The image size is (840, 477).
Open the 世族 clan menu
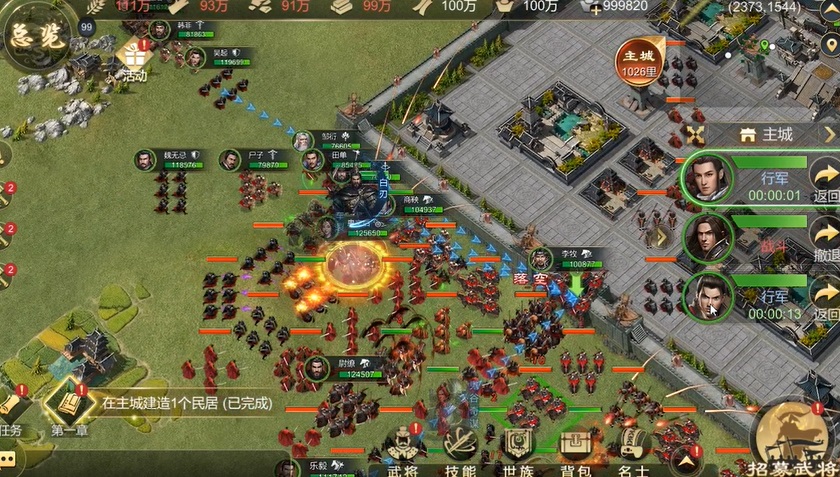(x=517, y=448)
